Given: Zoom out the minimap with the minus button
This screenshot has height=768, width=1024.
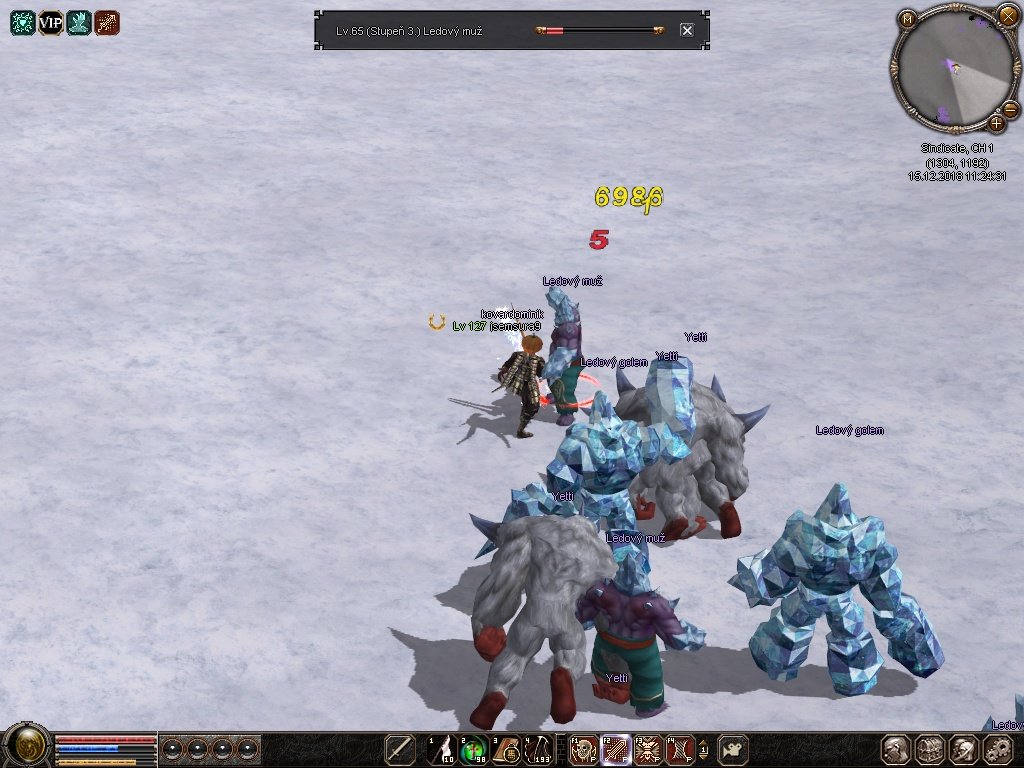Looking at the screenshot, I should tap(1010, 108).
